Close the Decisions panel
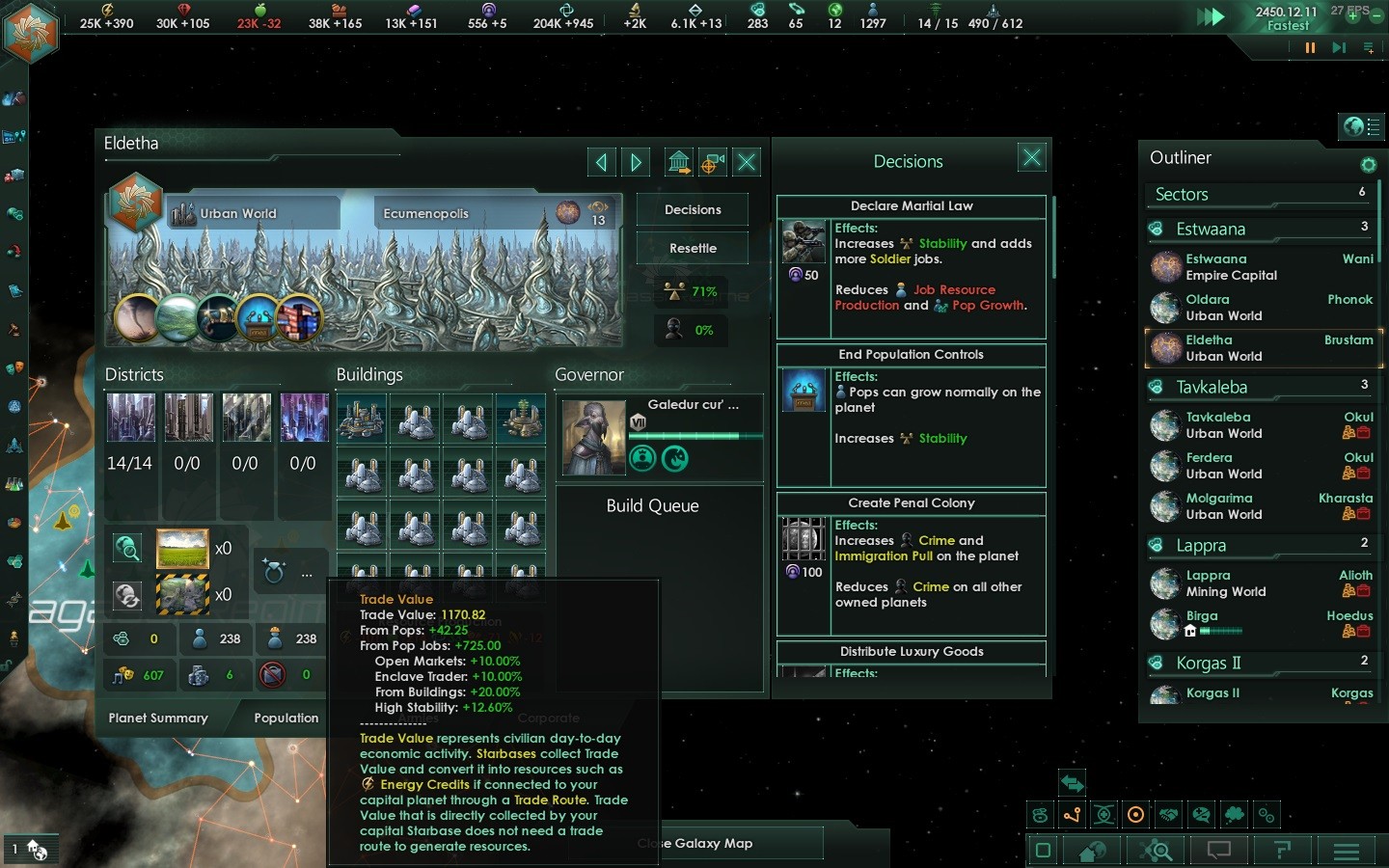This screenshot has width=1389, height=868. [1031, 157]
